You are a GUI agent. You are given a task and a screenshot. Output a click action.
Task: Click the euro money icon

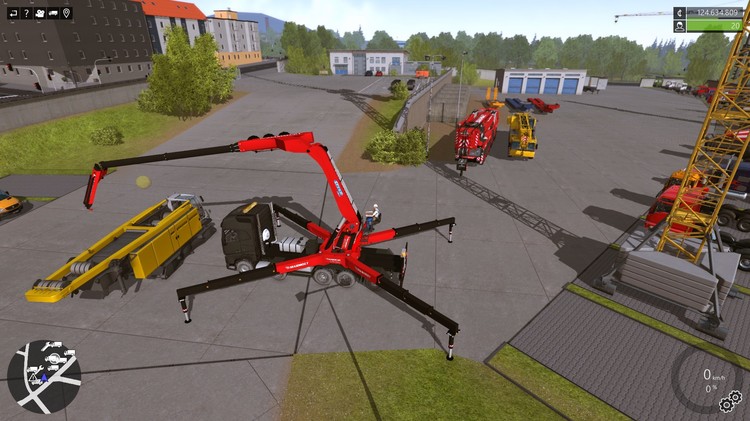pos(680,13)
